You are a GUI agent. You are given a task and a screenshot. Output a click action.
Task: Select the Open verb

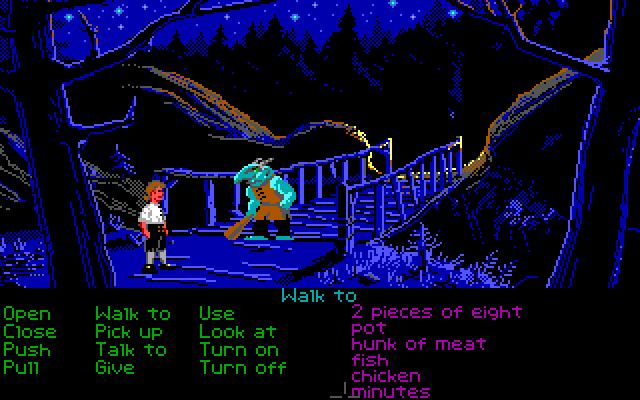click(x=26, y=314)
